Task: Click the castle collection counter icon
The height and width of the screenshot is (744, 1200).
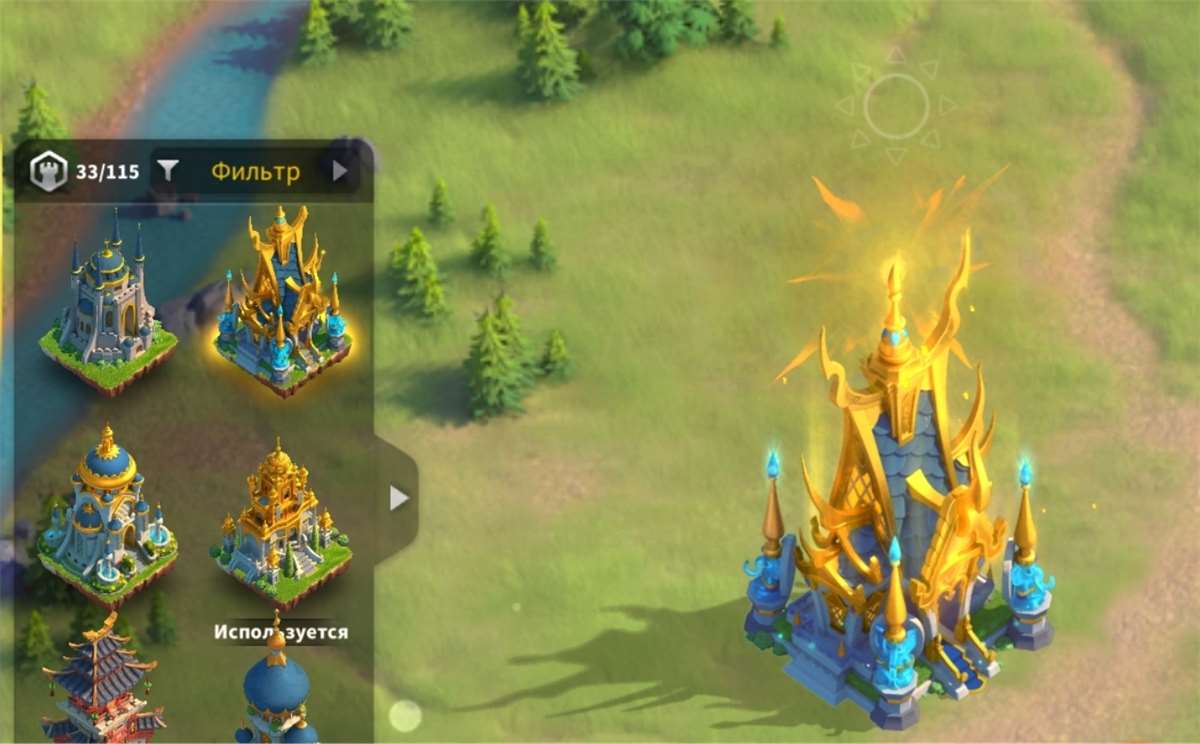Action: coord(47,171)
